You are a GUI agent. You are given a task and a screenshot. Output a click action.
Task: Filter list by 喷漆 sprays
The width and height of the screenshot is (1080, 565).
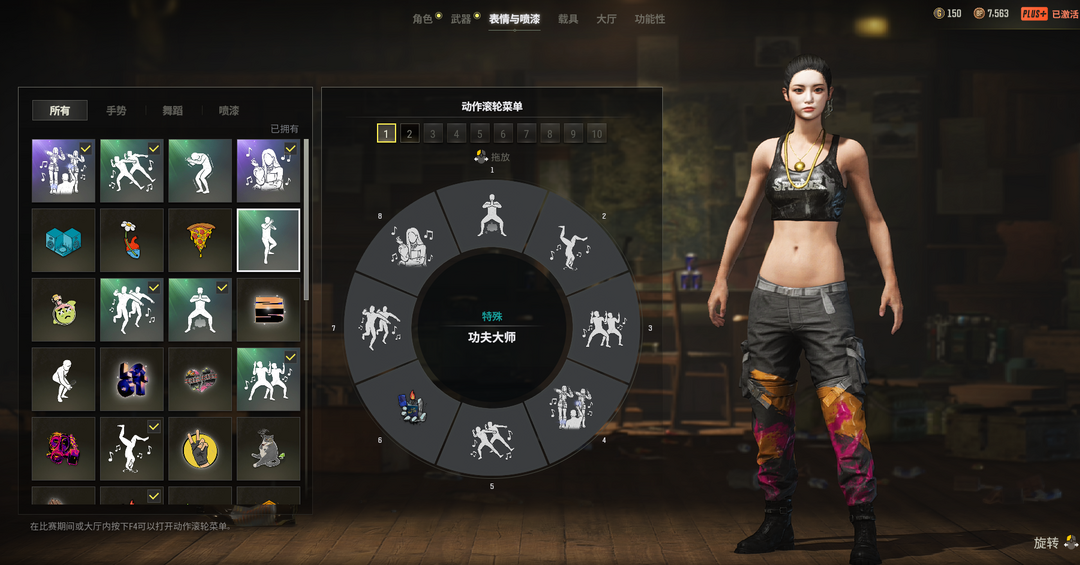click(229, 111)
